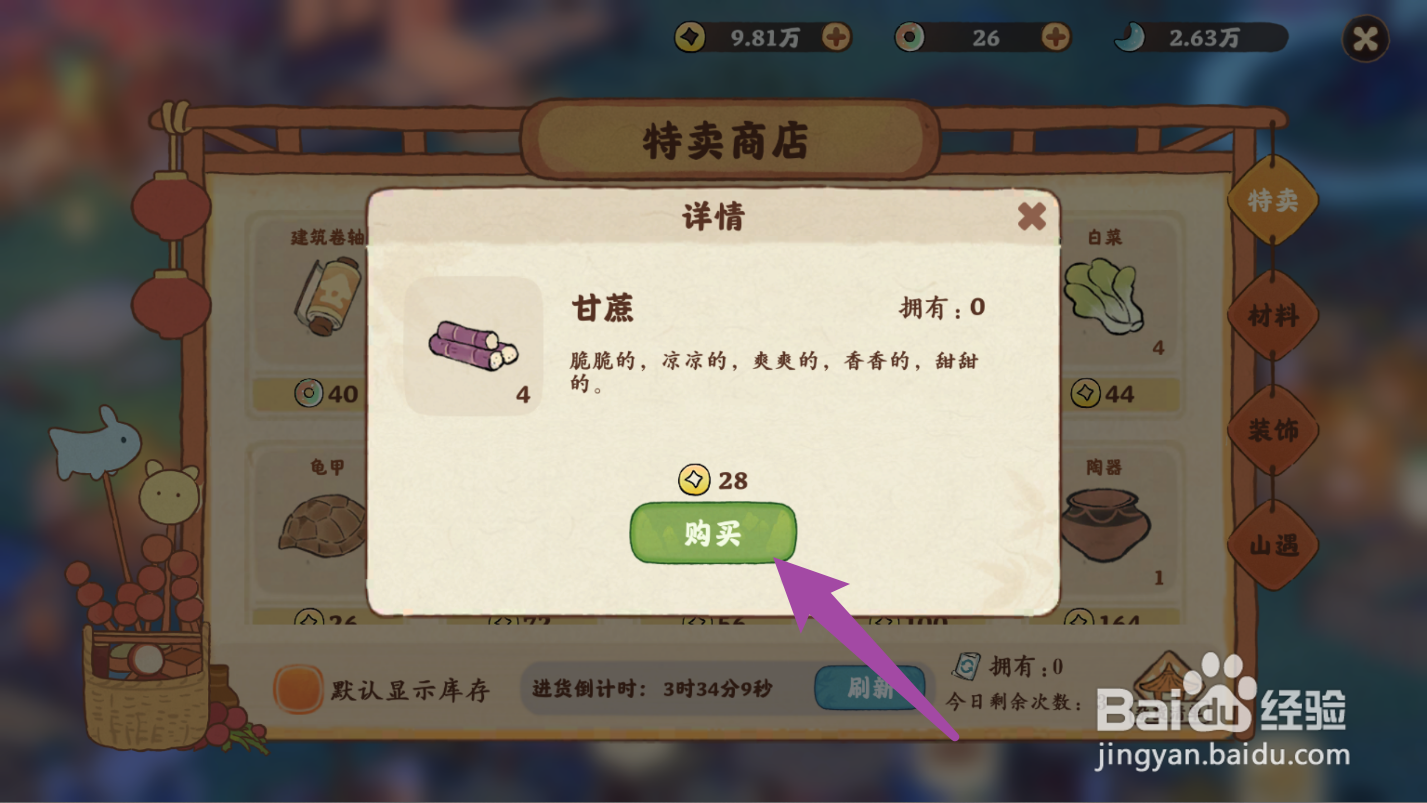
Task: Switch to the 材料 tab
Action: pyautogui.click(x=1272, y=316)
